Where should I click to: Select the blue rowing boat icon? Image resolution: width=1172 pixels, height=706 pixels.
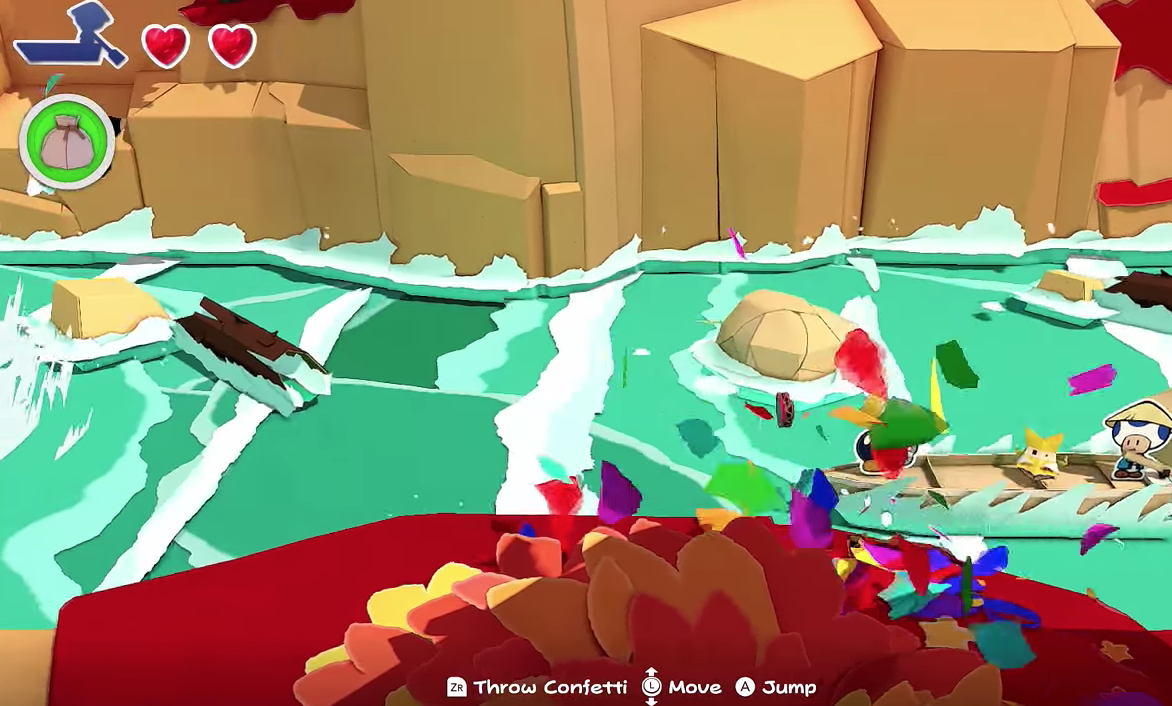point(70,37)
